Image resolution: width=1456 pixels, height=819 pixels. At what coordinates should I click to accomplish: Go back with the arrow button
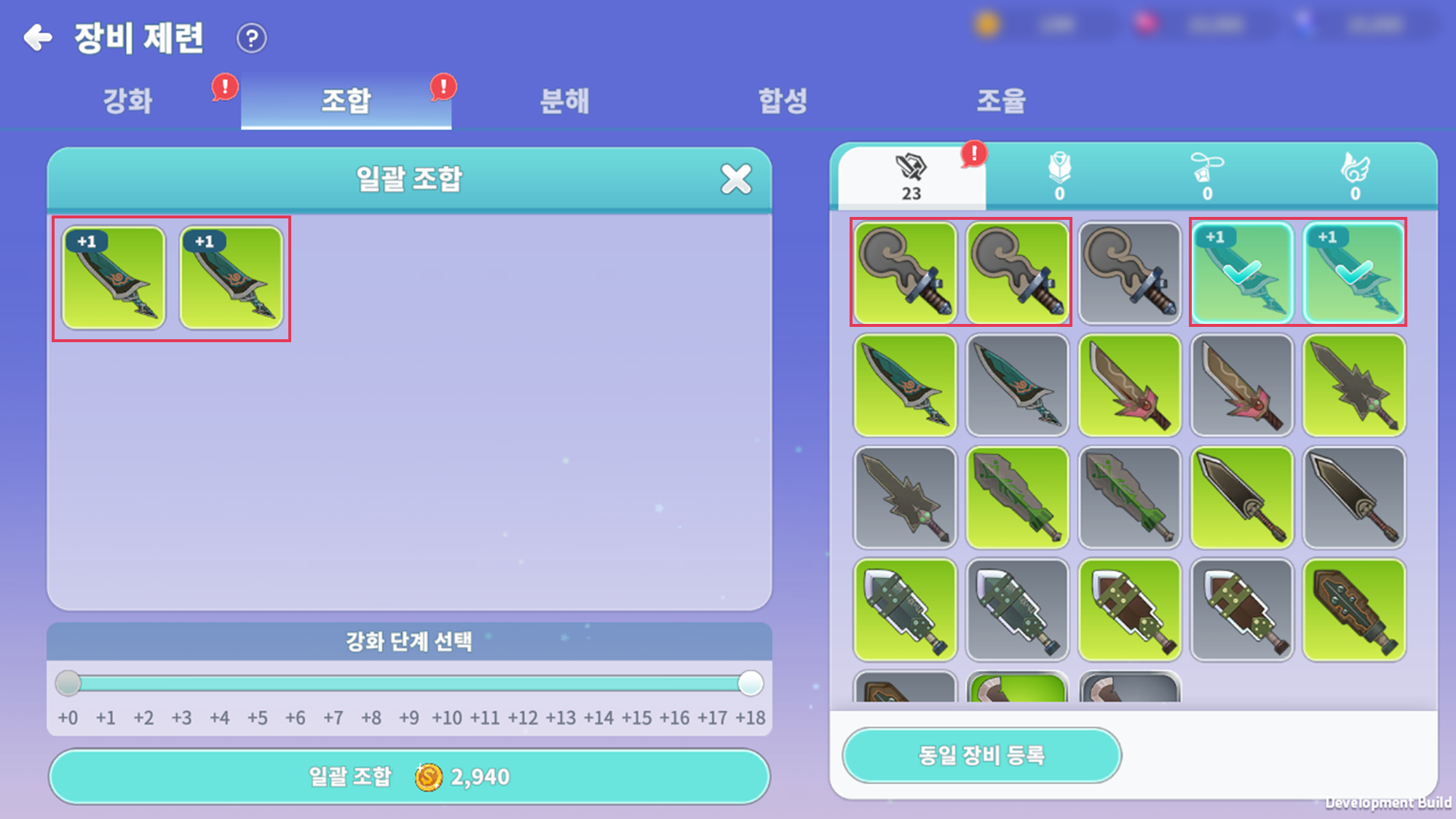point(38,37)
